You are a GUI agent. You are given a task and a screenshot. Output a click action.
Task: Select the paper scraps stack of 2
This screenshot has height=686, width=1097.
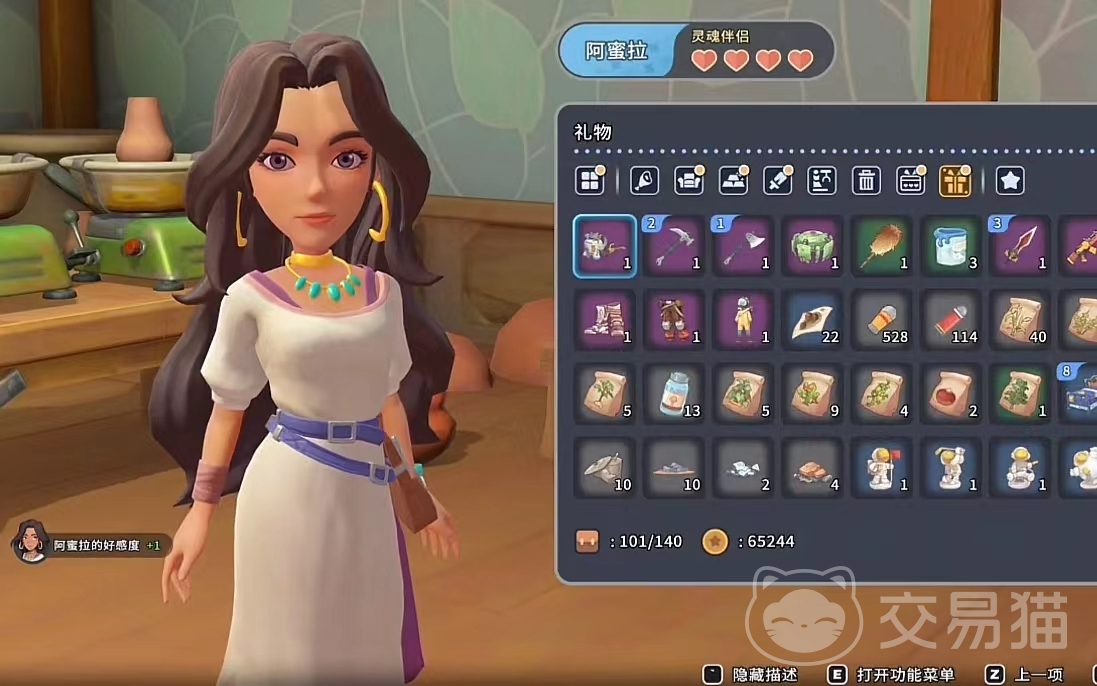coord(743,467)
